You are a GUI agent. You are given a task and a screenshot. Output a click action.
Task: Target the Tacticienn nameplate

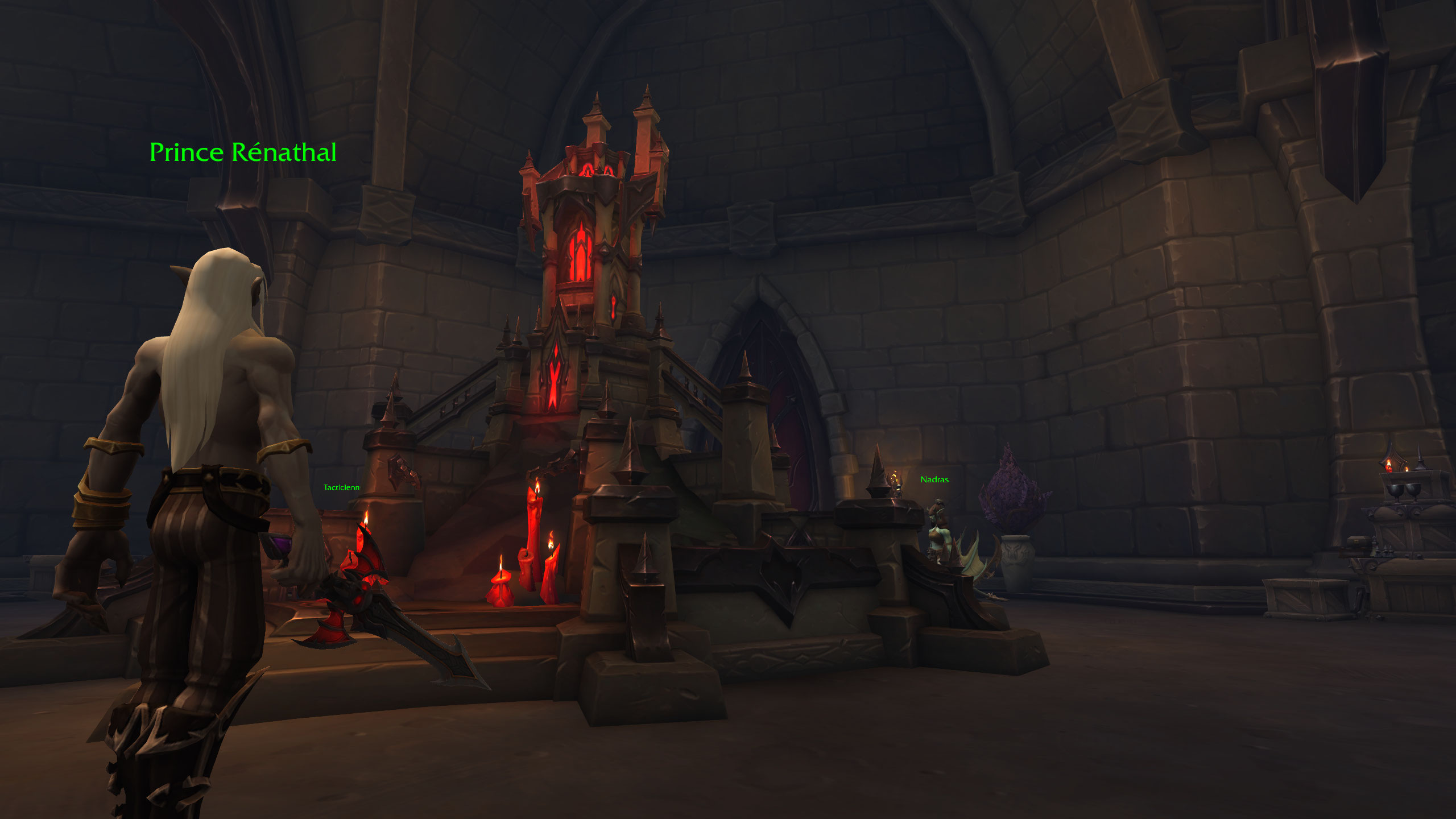(x=341, y=487)
